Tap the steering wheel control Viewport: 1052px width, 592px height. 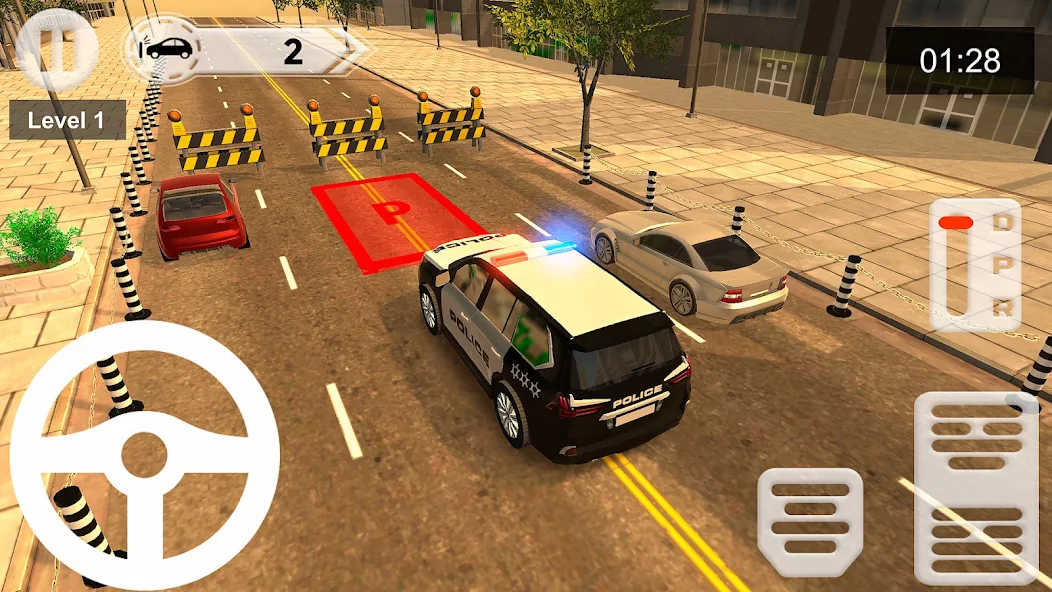144,456
